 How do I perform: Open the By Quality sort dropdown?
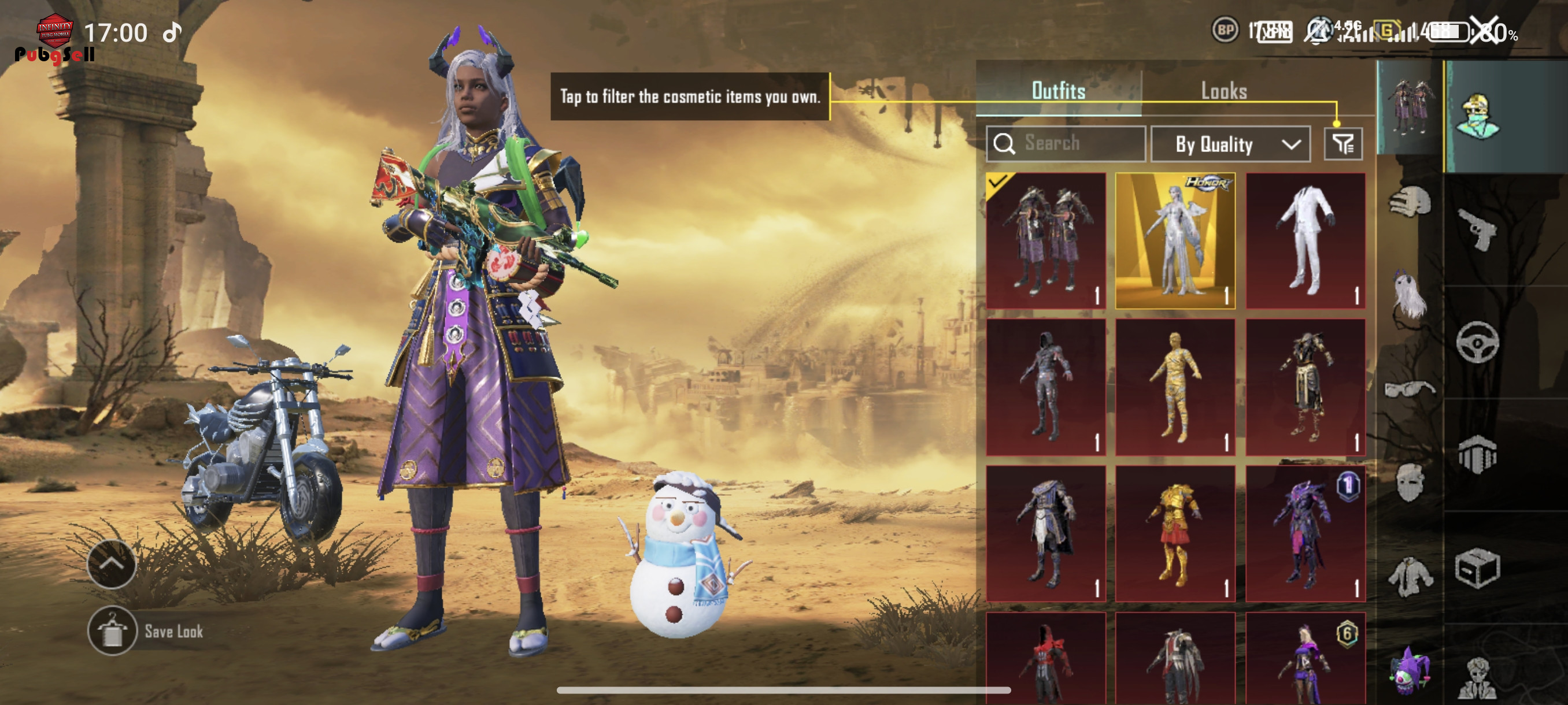pos(1230,144)
